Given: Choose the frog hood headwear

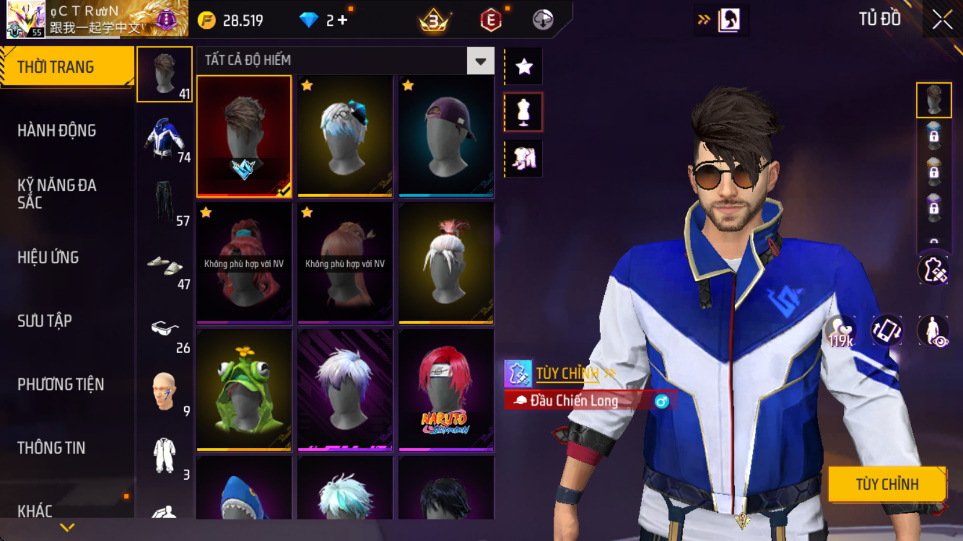Looking at the screenshot, I should pyautogui.click(x=244, y=390).
